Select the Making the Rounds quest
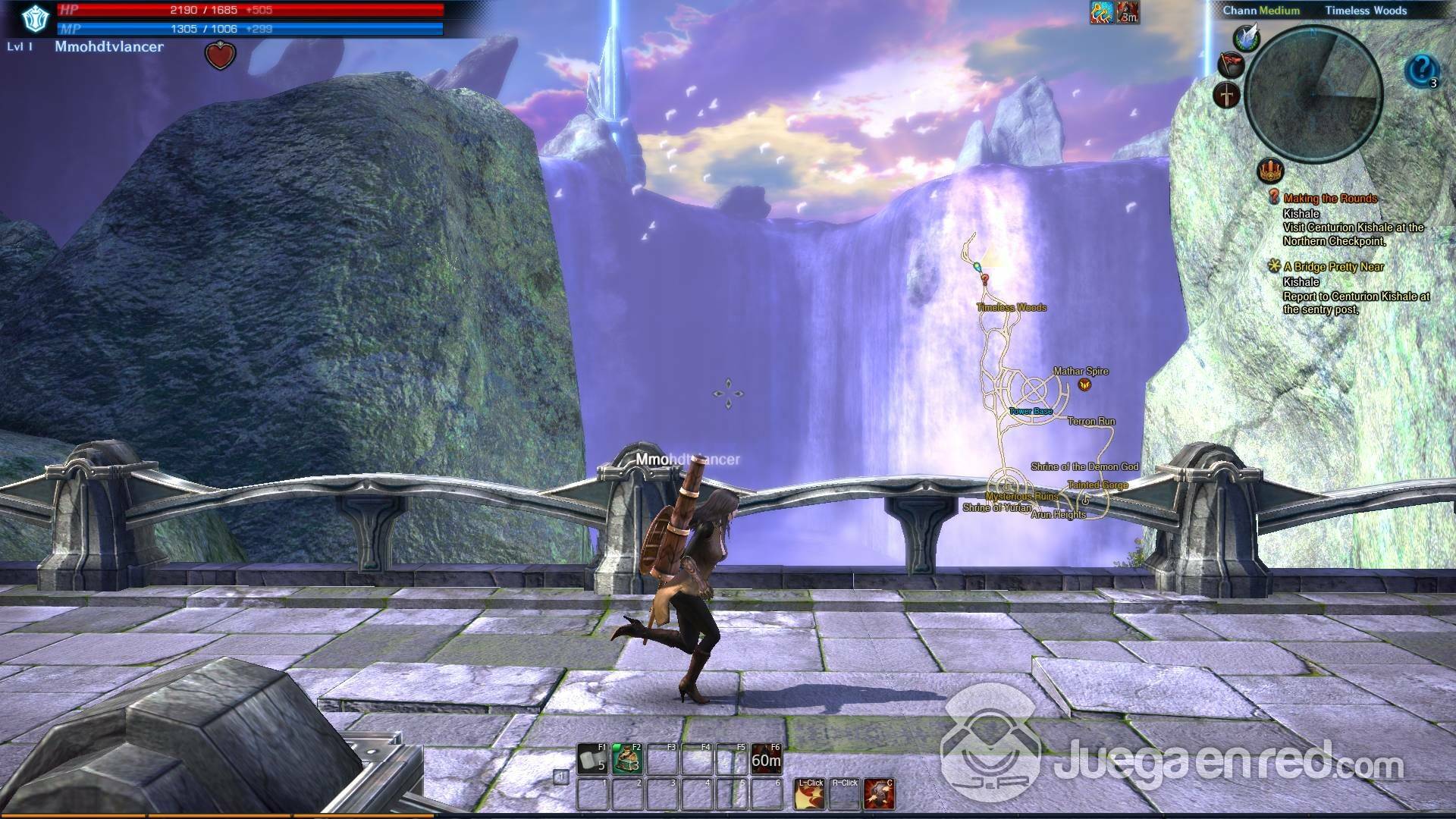This screenshot has height=819, width=1456. (x=1330, y=199)
